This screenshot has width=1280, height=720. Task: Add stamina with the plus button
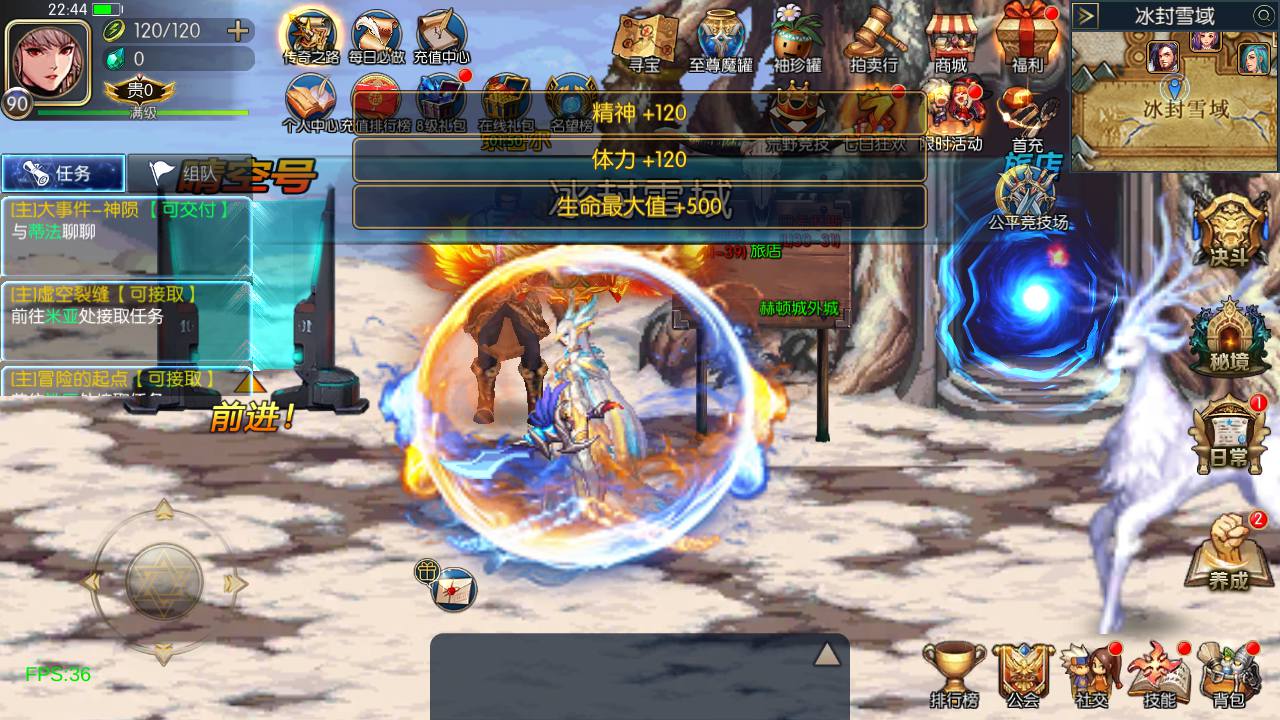238,31
